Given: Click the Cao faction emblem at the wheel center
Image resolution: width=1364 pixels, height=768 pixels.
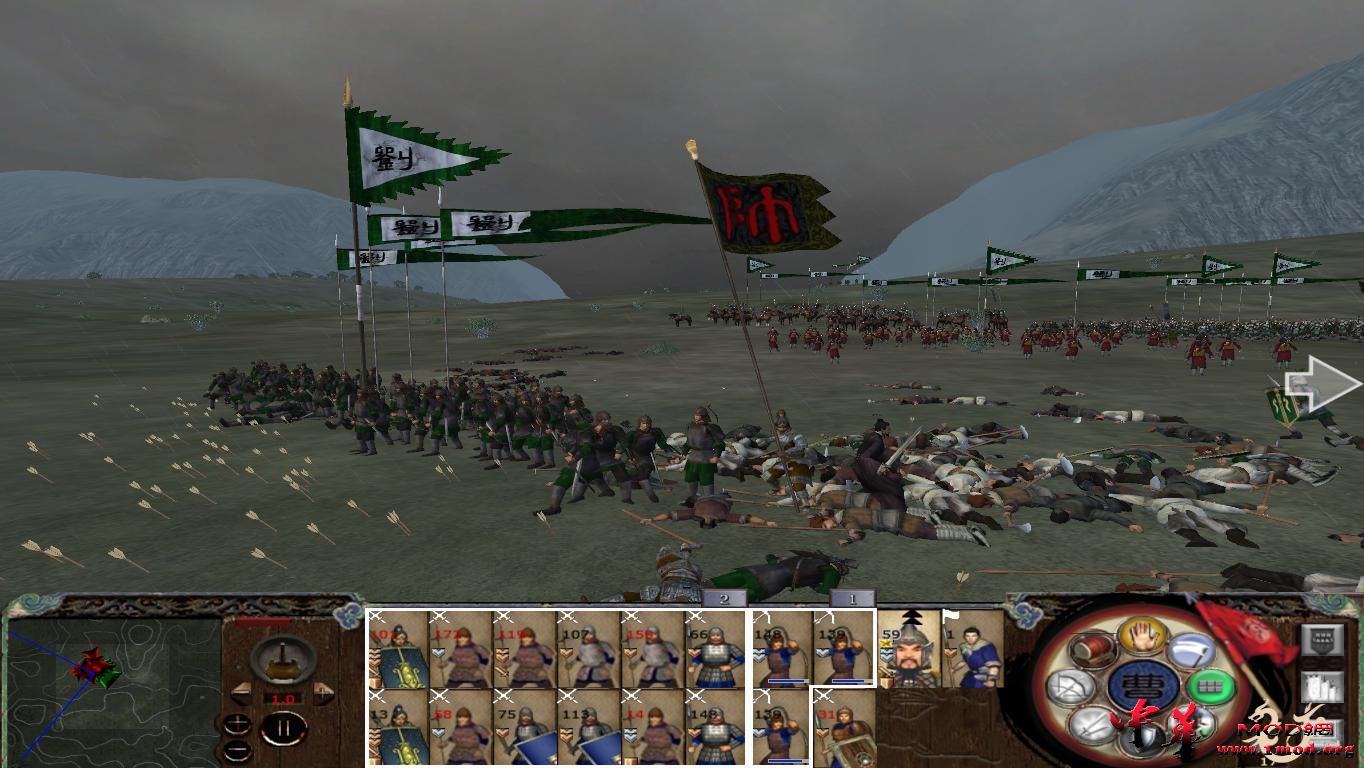Looking at the screenshot, I should pyautogui.click(x=1143, y=683).
